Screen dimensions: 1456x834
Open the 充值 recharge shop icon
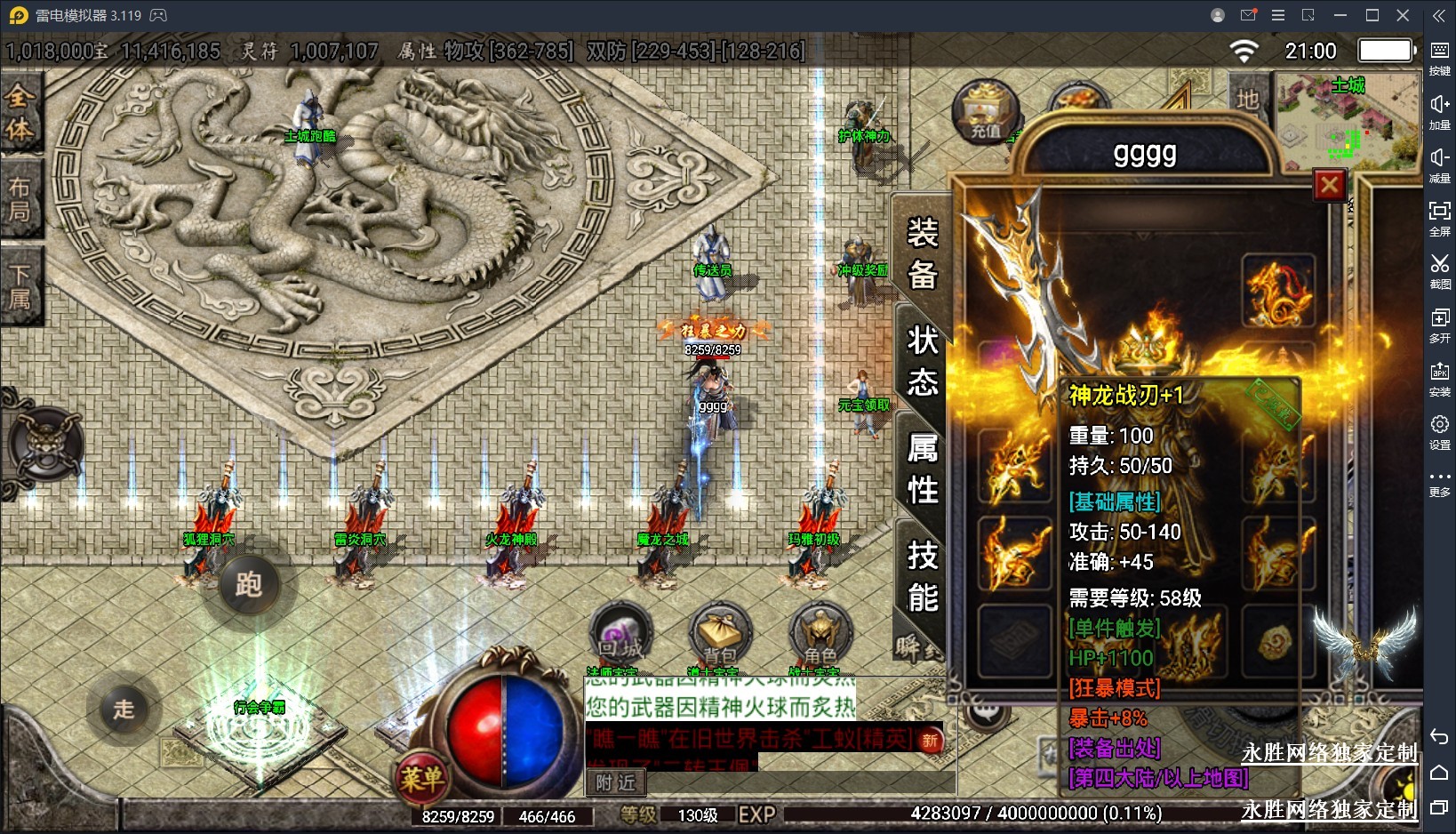(x=985, y=111)
